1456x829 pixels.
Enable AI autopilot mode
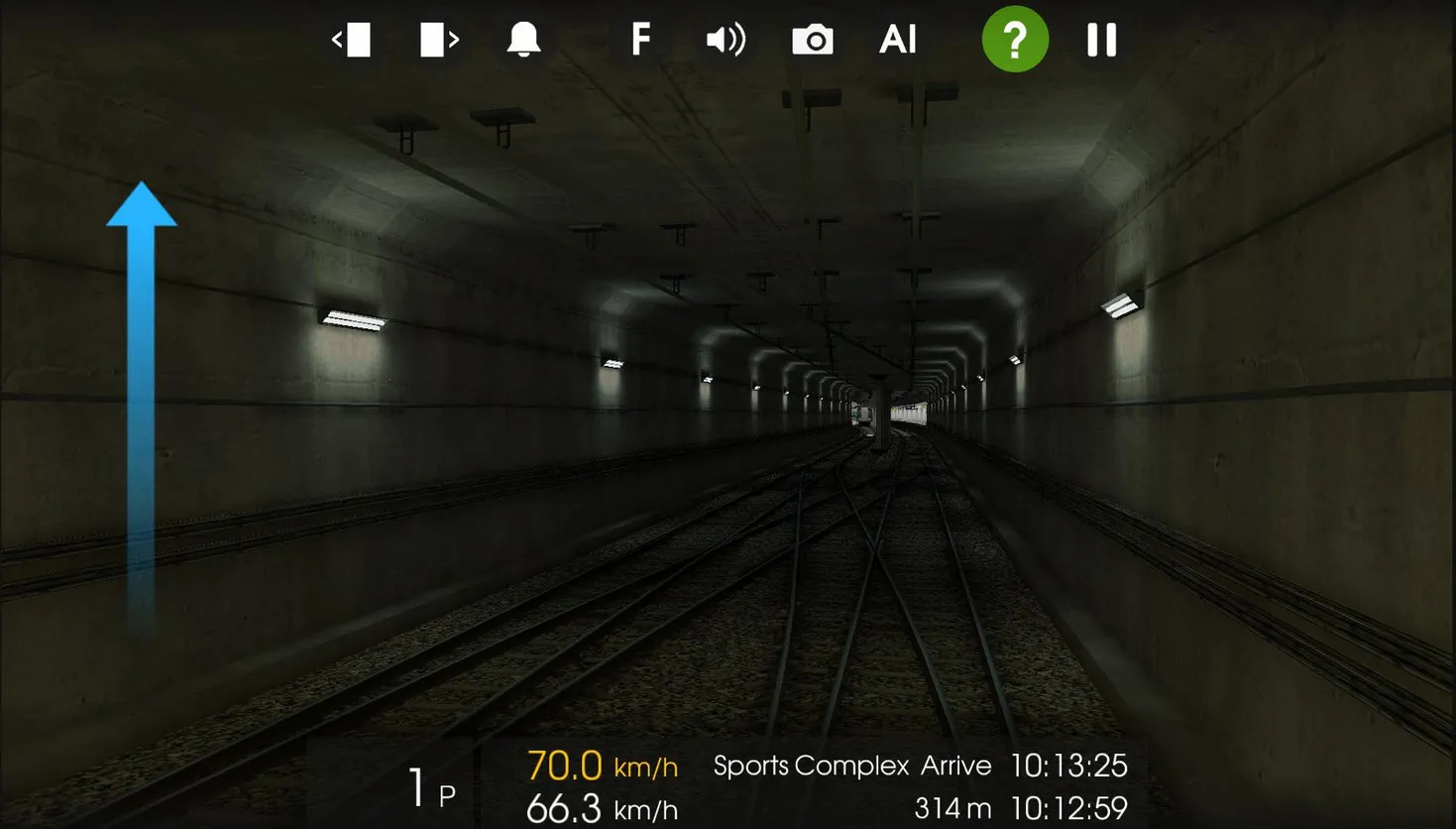[898, 40]
